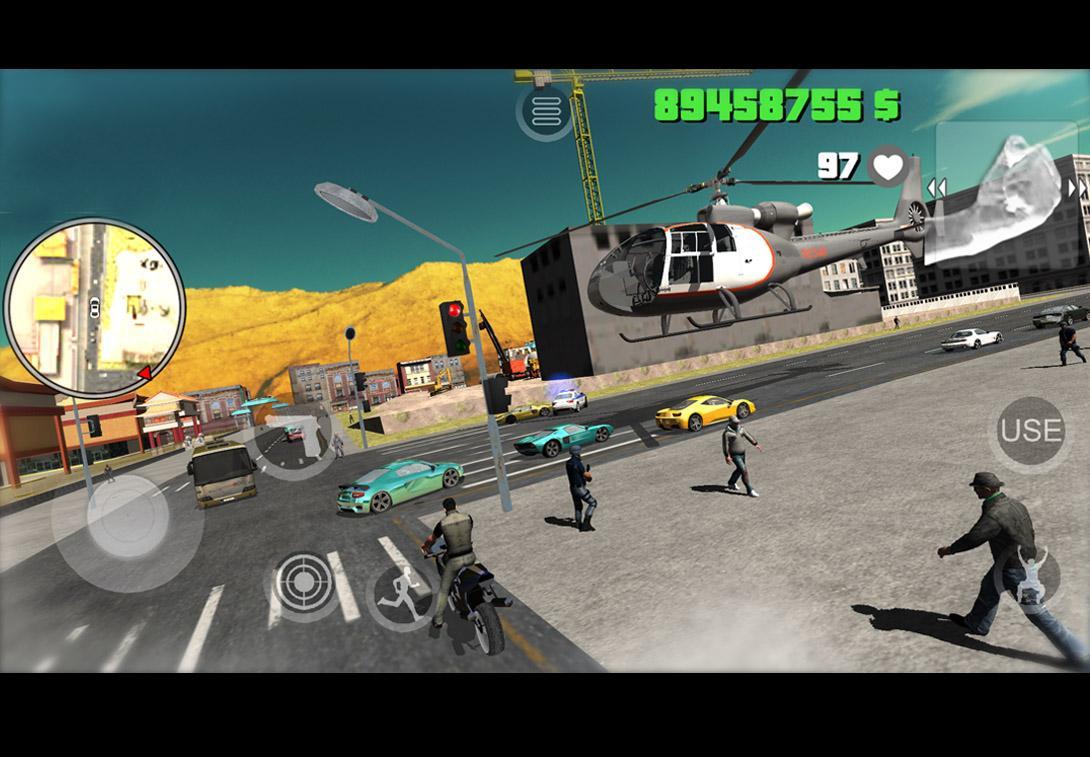This screenshot has width=1090, height=757.
Task: Click the circular minimap
Action: coord(95,307)
